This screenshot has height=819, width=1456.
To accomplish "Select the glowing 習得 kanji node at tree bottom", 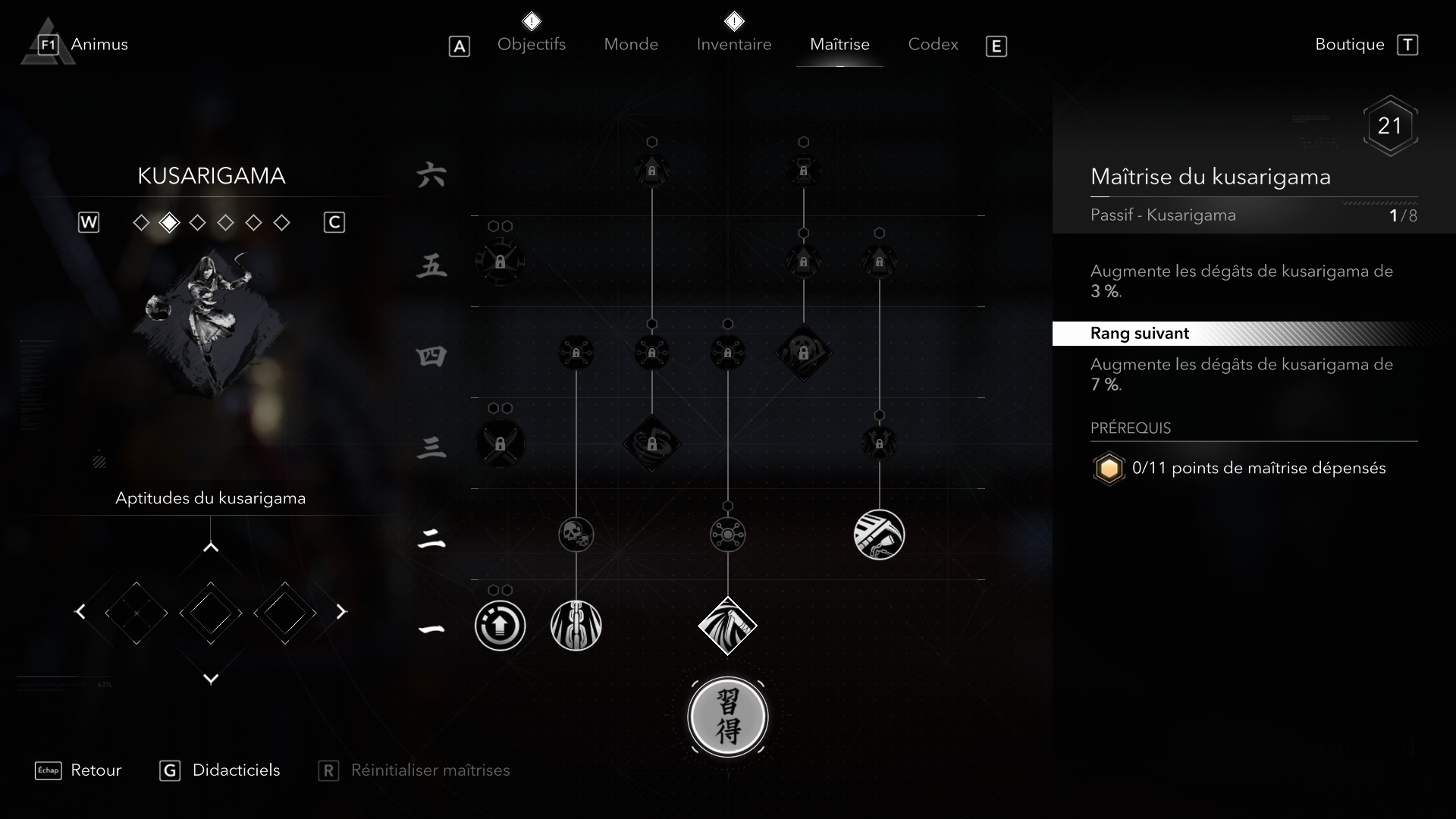I will pyautogui.click(x=728, y=717).
